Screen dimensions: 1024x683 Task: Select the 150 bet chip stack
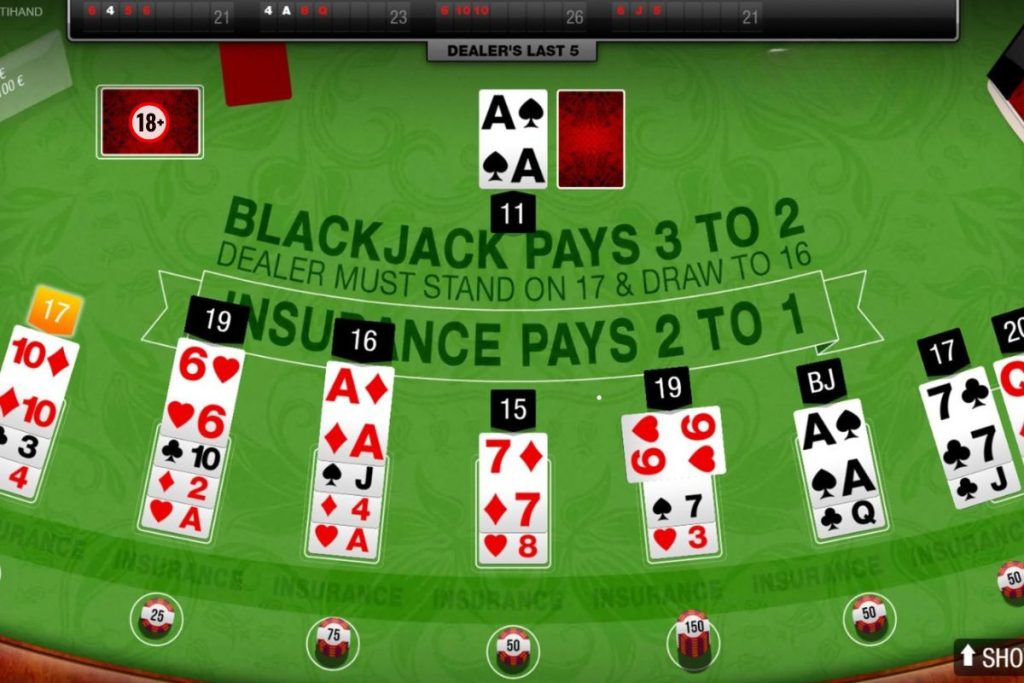click(692, 637)
